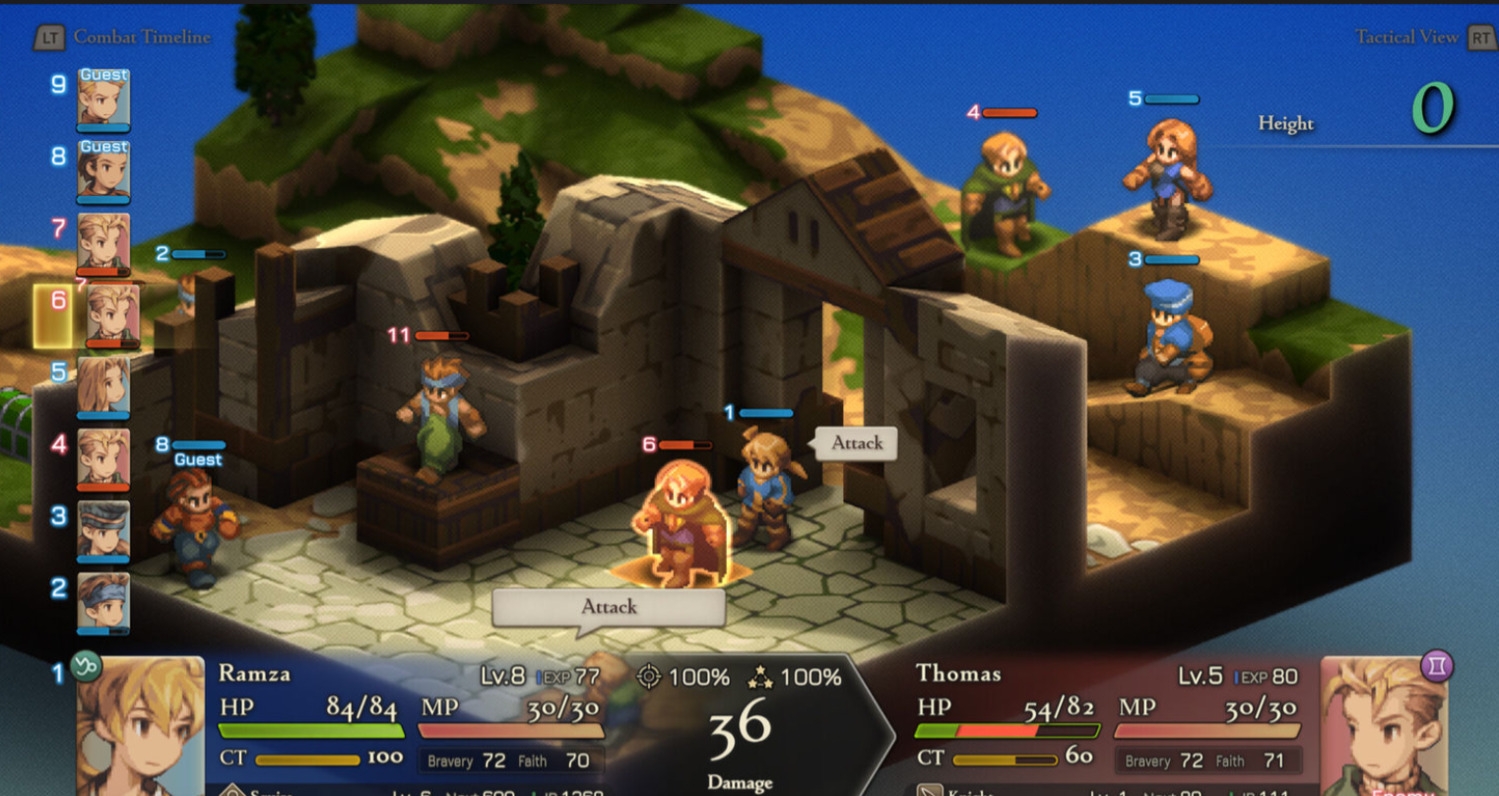Confirm the large Attack banner above damage forecast
Screen dimensions: 1499x796
[608, 607]
